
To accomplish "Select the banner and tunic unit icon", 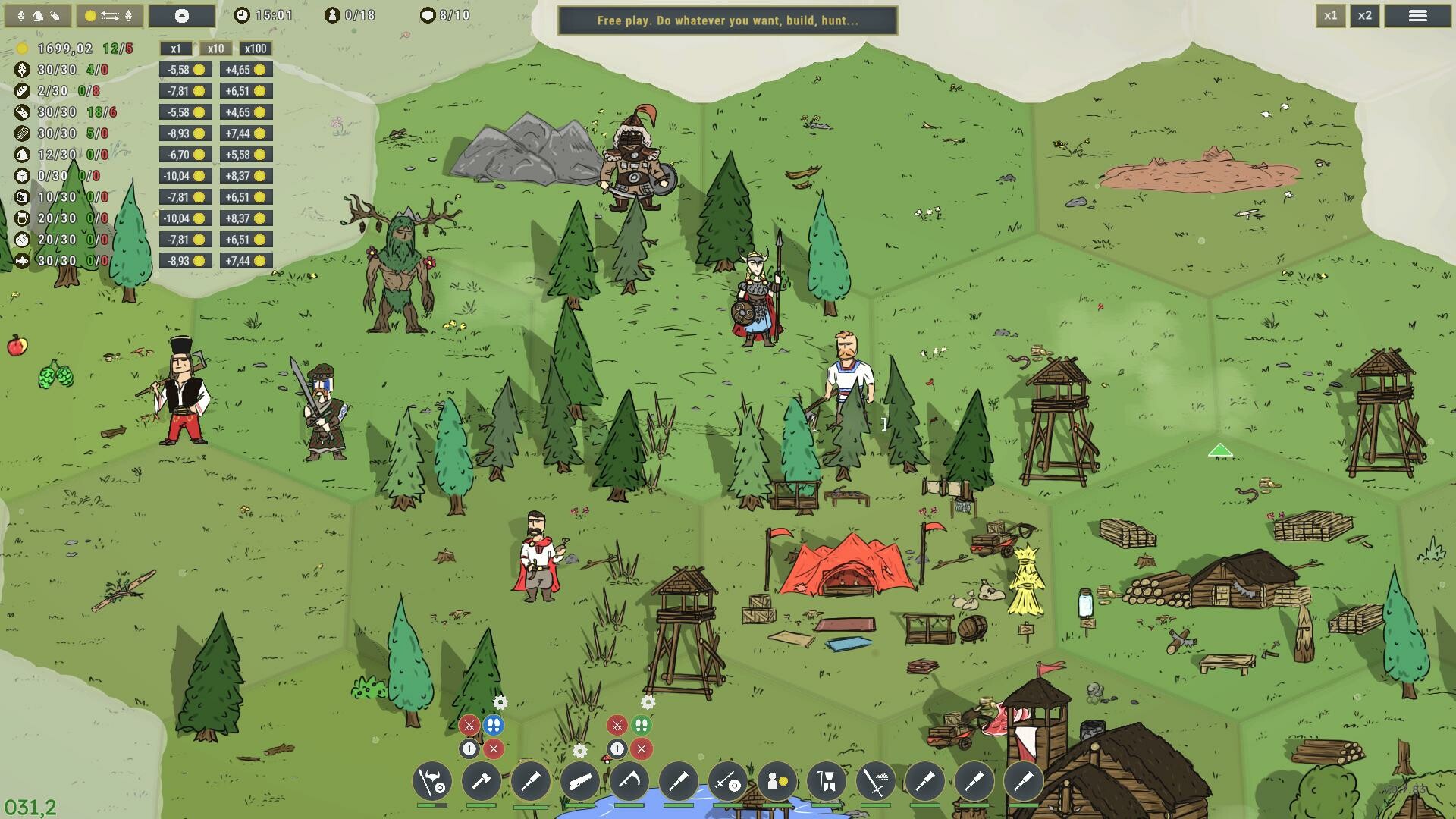I will pyautogui.click(x=826, y=781).
